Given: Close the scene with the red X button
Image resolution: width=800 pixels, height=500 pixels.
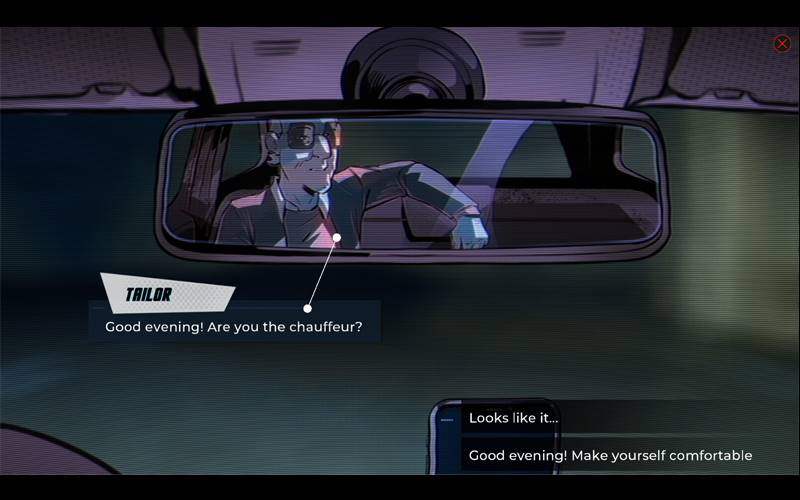Looking at the screenshot, I should (782, 44).
